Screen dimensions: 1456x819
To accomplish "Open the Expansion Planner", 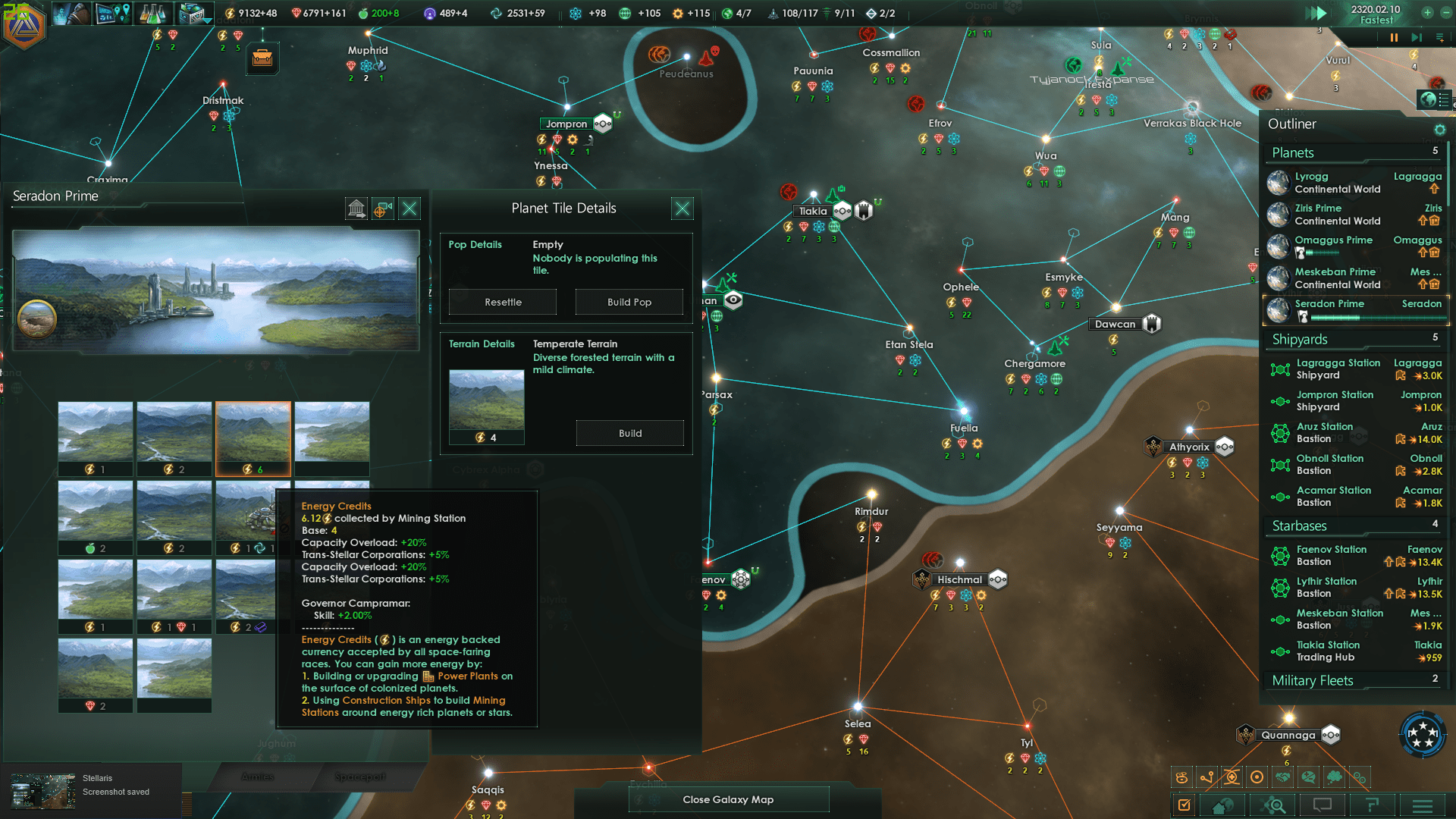I will [x=112, y=13].
